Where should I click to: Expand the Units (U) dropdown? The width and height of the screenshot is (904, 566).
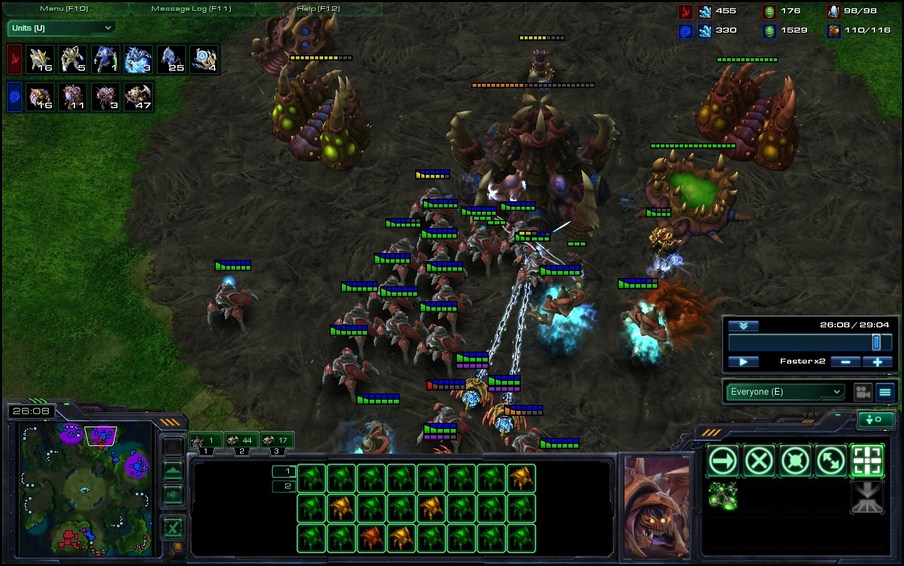(60, 28)
